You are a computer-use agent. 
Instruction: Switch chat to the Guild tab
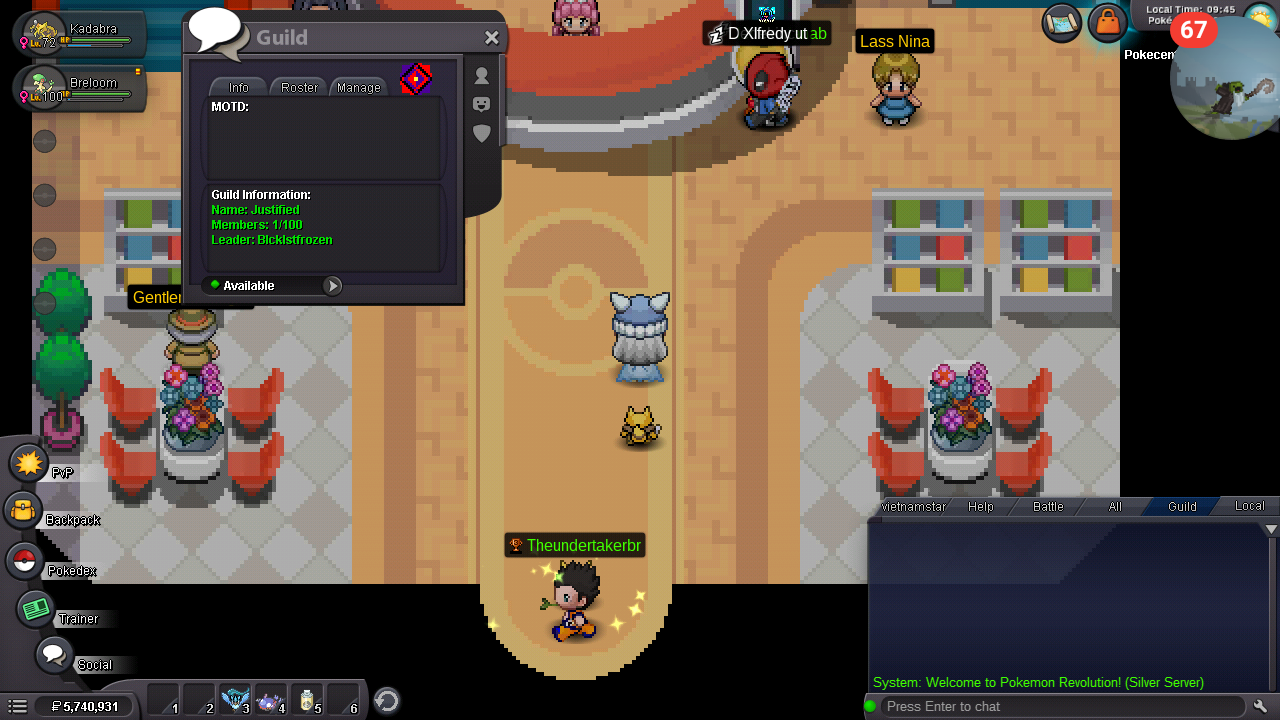[1182, 507]
